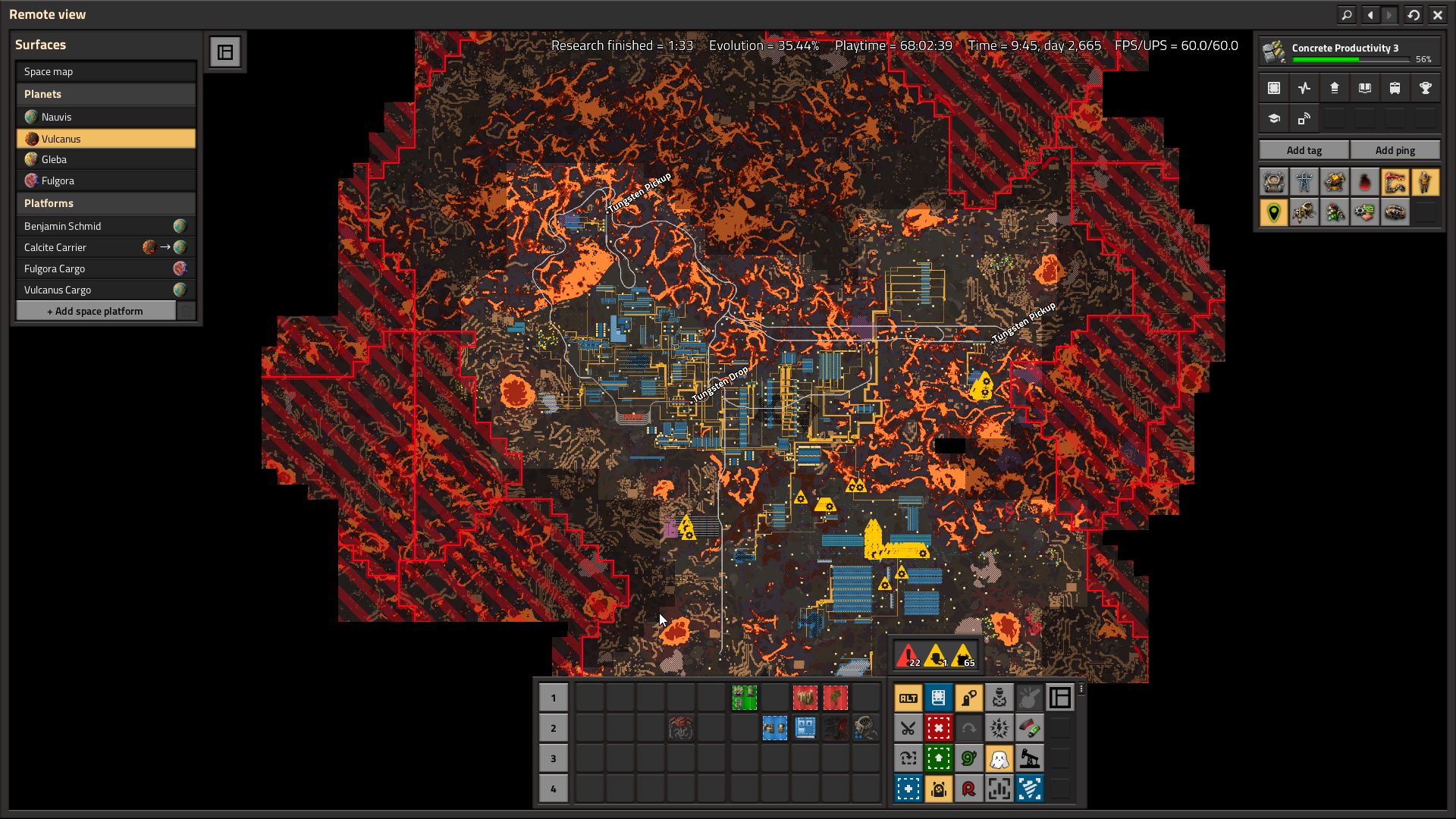Open the quickbar options three-dot menu
Viewport: 1456px width, 819px height.
pos(1081,689)
